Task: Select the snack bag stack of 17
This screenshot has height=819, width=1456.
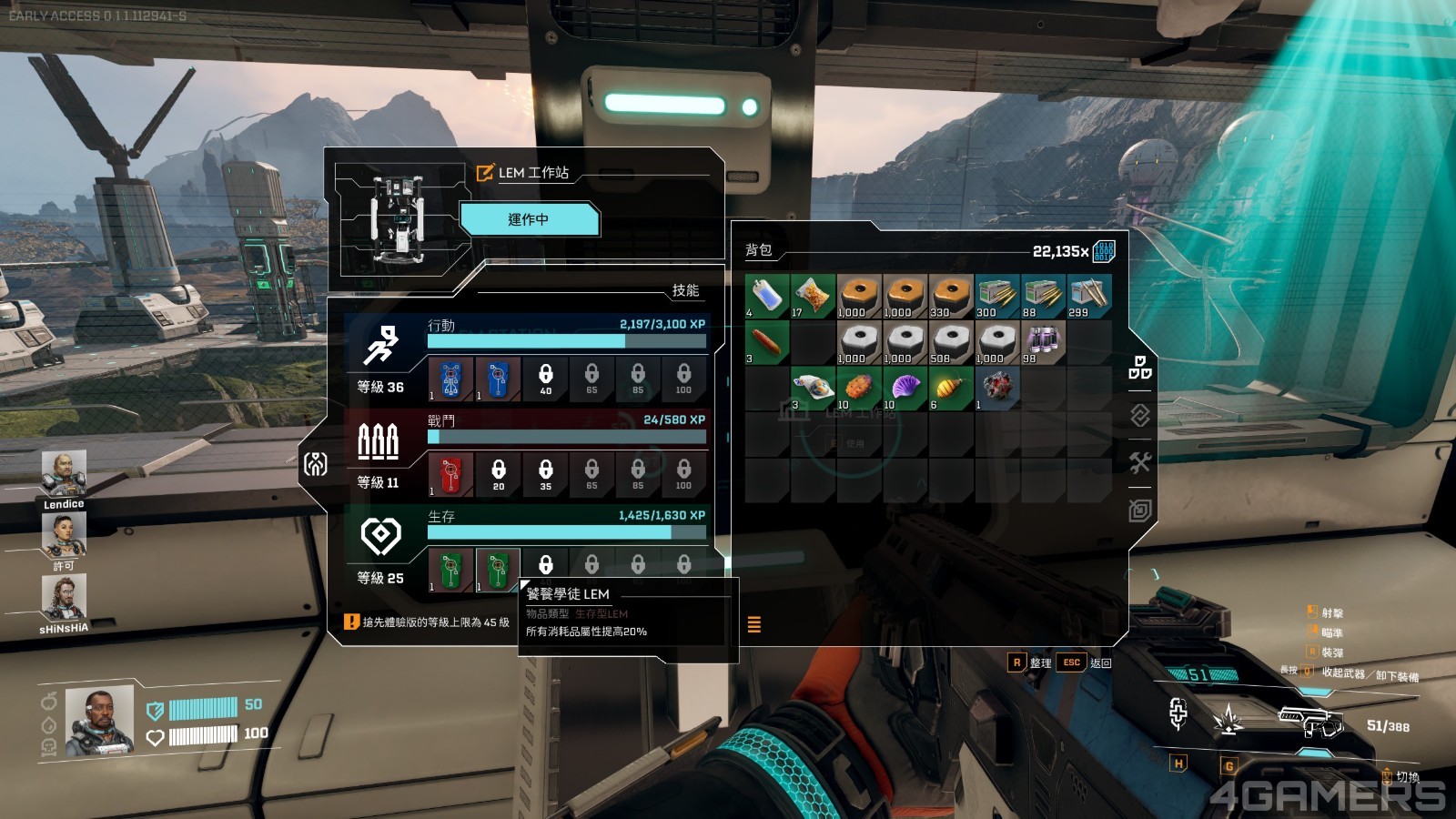Action: pyautogui.click(x=813, y=296)
